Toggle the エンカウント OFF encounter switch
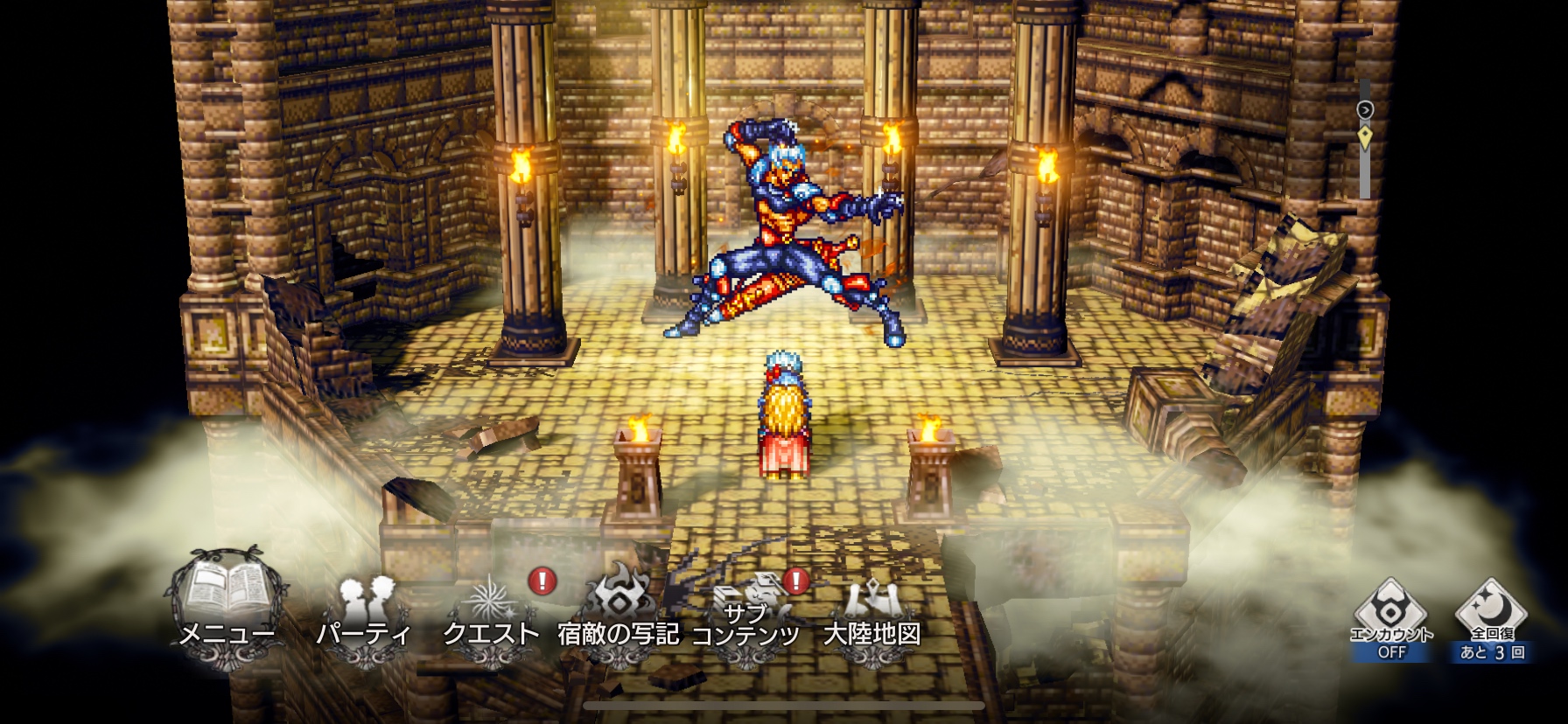The image size is (1568, 724). tap(1391, 619)
